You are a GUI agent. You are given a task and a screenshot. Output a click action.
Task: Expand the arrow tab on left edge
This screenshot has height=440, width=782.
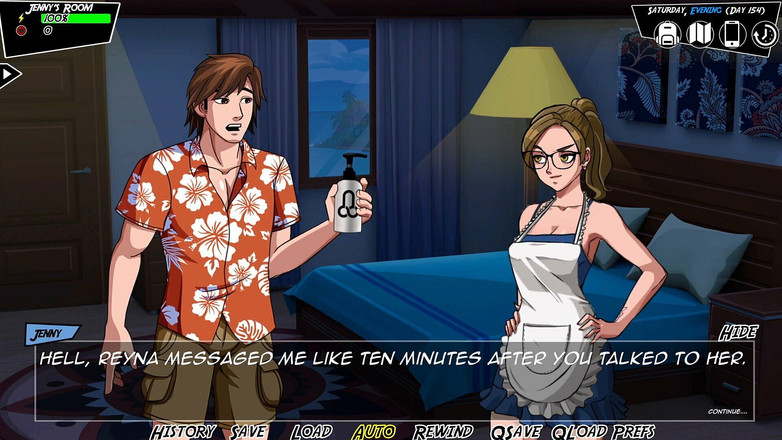pyautogui.click(x=9, y=74)
